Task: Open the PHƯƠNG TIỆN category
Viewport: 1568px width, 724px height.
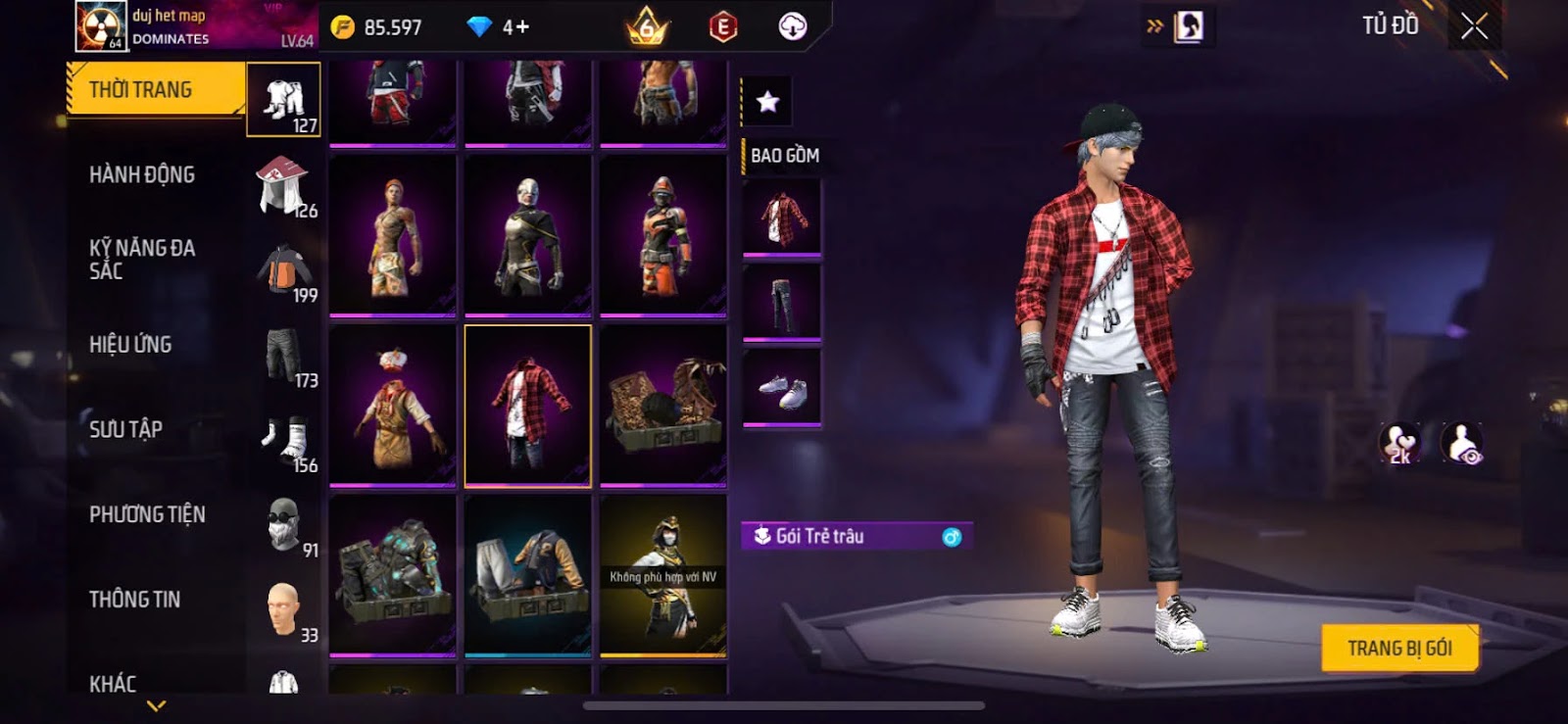Action: (147, 514)
